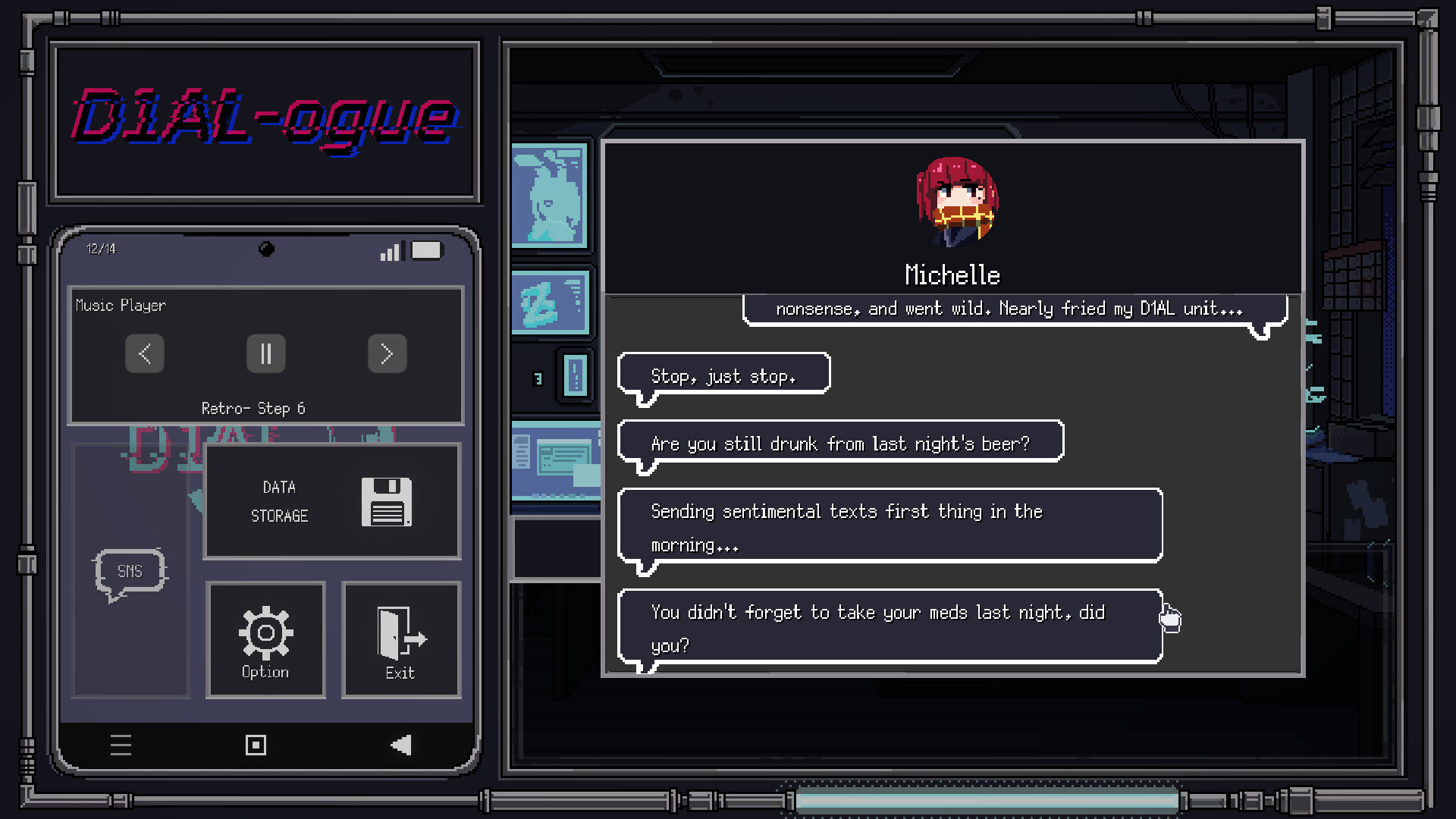Click the D1AL-ogue title logo
This screenshot has height=819, width=1456.
265,119
